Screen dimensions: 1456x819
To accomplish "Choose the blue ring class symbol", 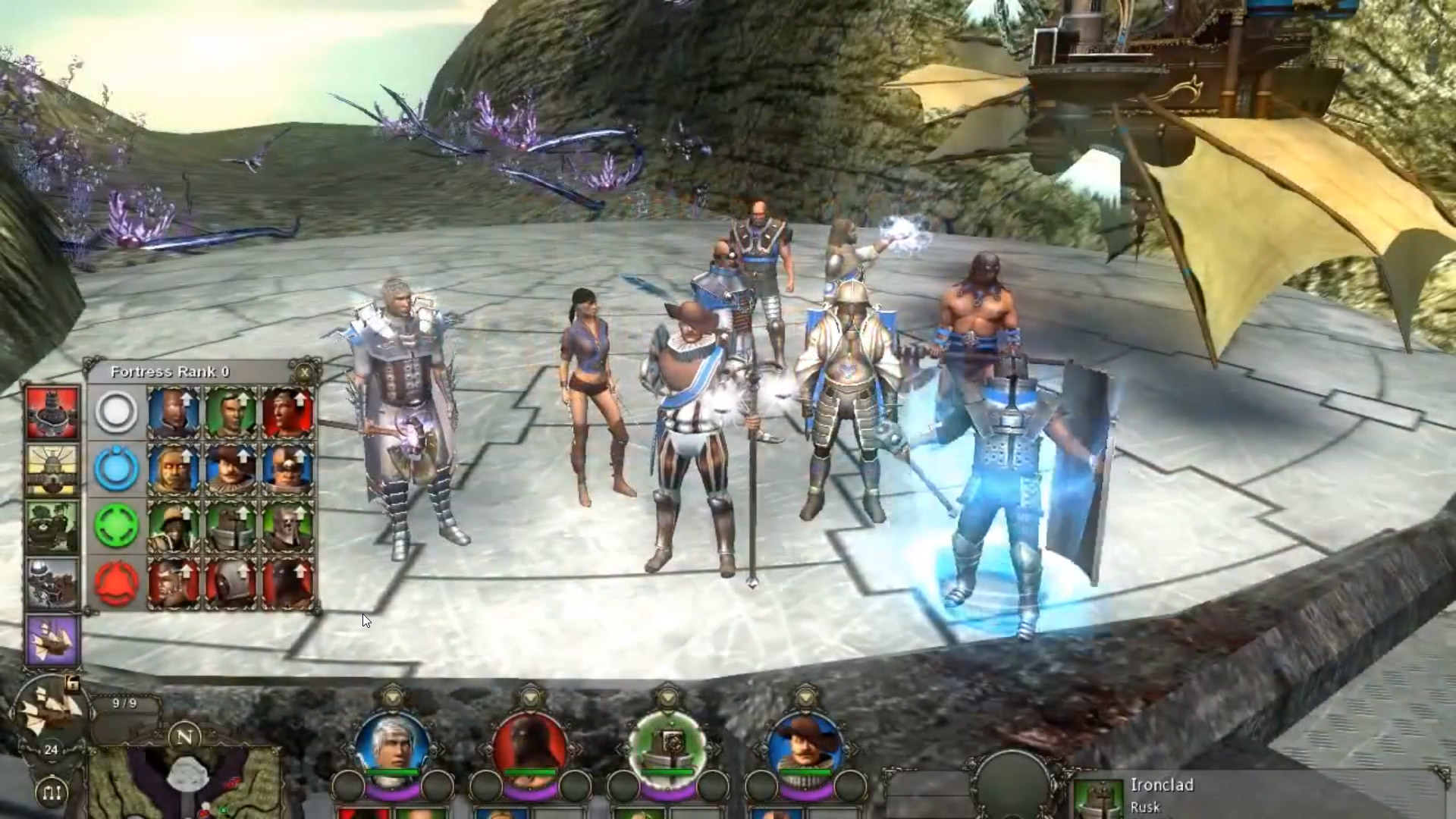I will [x=116, y=469].
